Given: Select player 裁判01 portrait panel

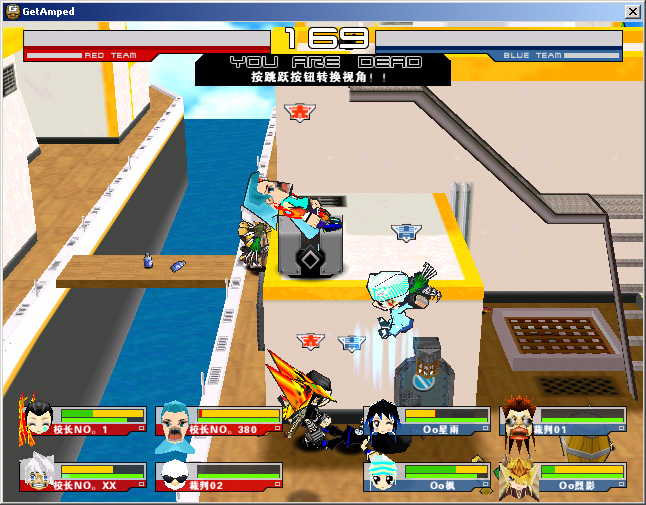Looking at the screenshot, I should click(564, 420).
